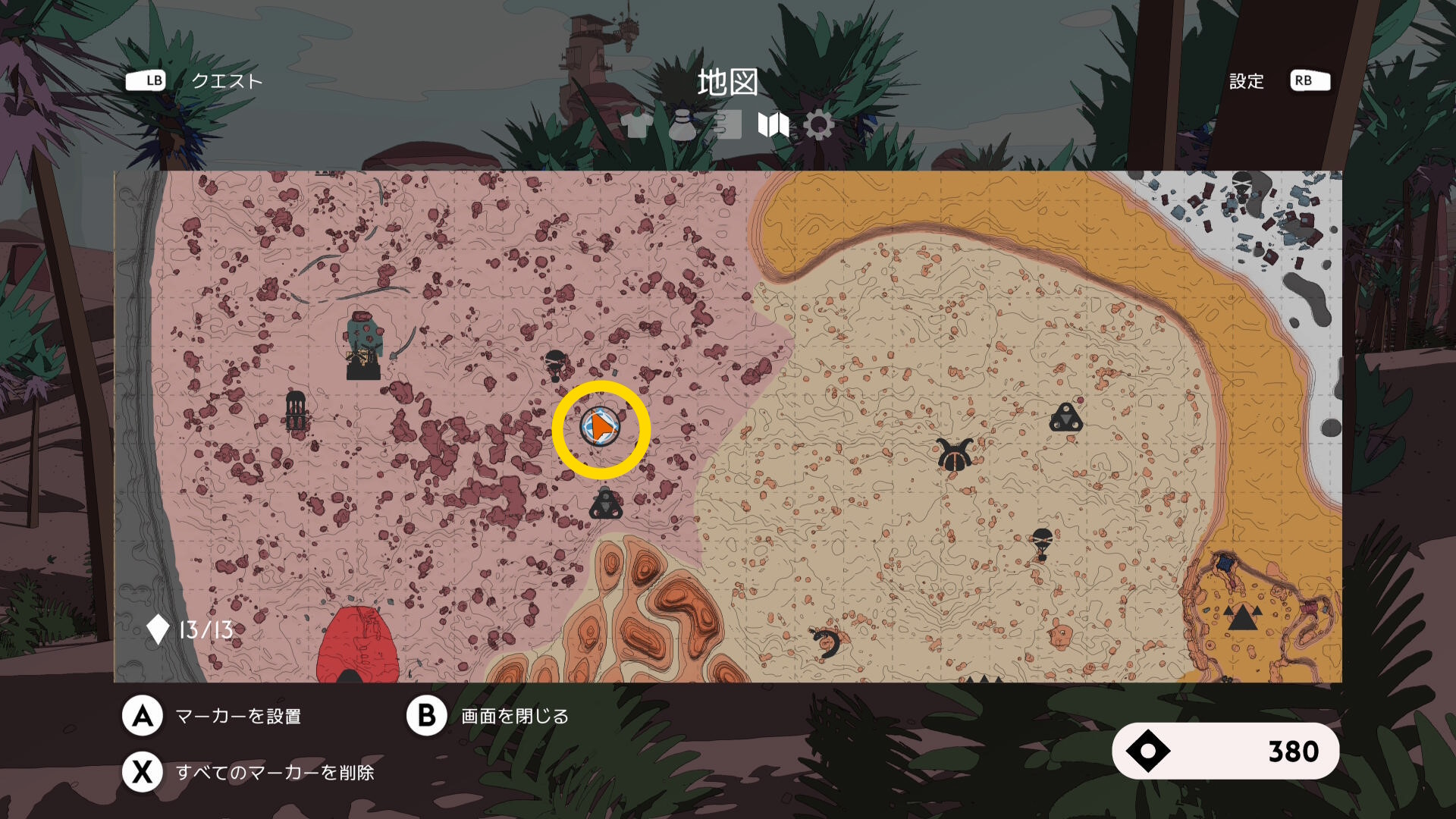Screen dimensions: 1456x819
Task: Go to the 設定 page label
Action: [x=1246, y=81]
